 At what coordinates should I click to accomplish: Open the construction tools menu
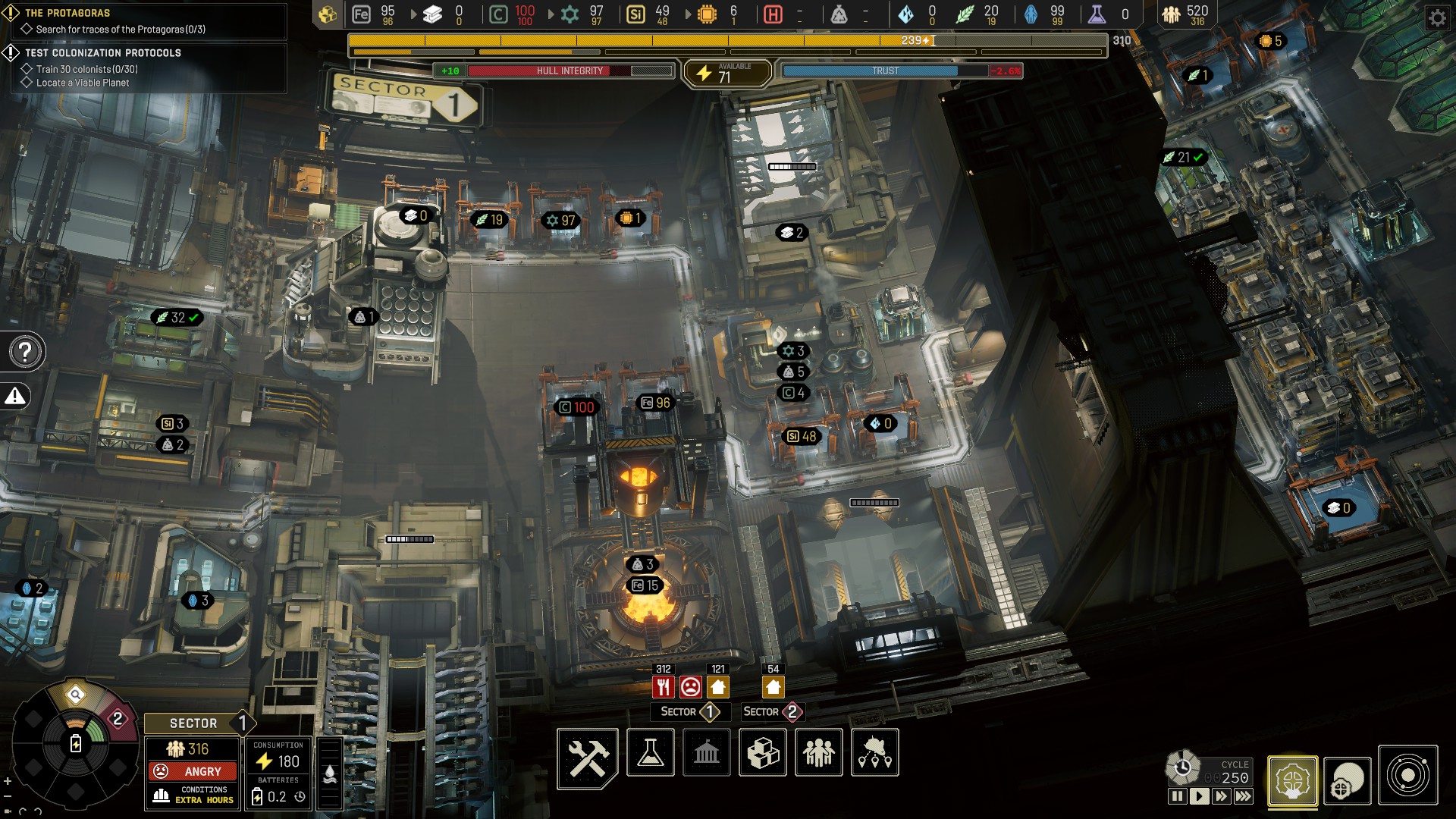(588, 757)
